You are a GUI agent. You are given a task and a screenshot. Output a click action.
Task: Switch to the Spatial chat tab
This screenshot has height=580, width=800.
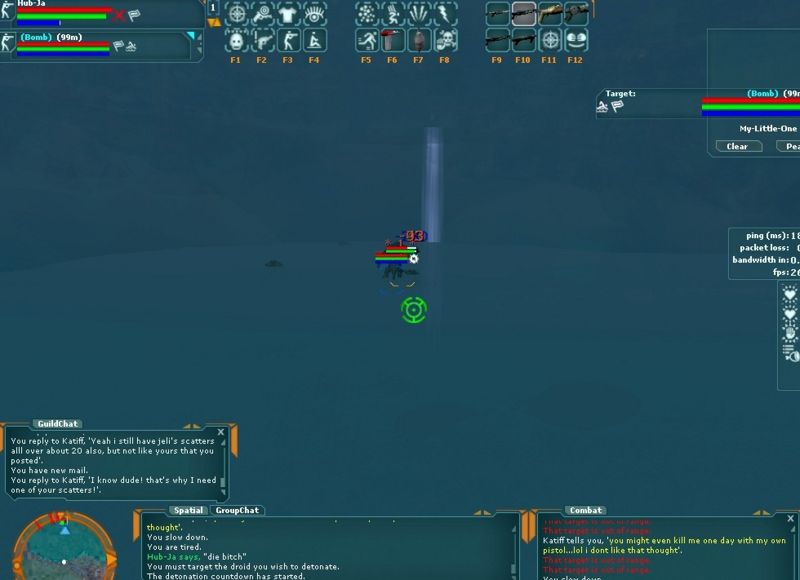click(x=188, y=510)
